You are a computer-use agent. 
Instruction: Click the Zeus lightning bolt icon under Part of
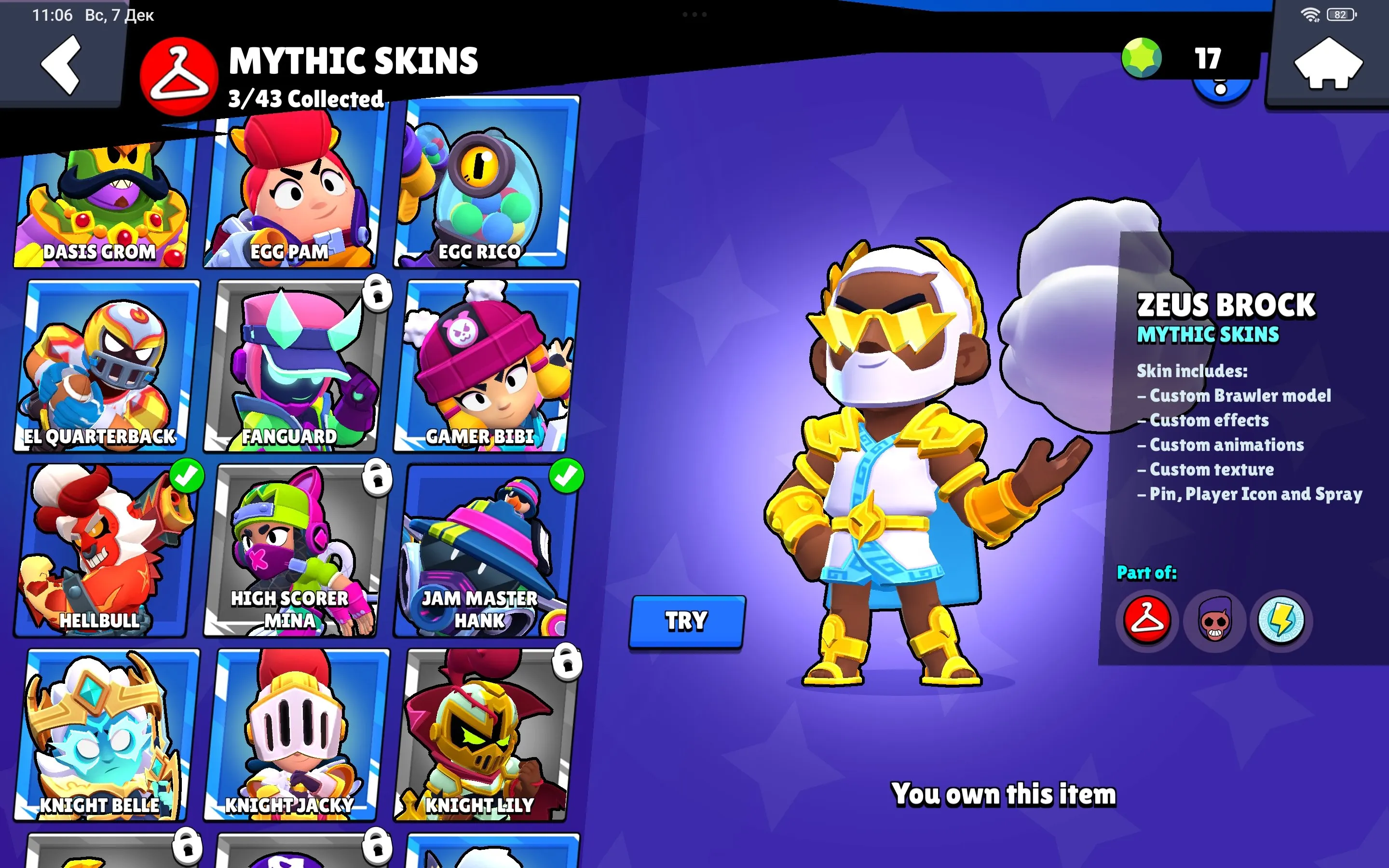click(1284, 621)
